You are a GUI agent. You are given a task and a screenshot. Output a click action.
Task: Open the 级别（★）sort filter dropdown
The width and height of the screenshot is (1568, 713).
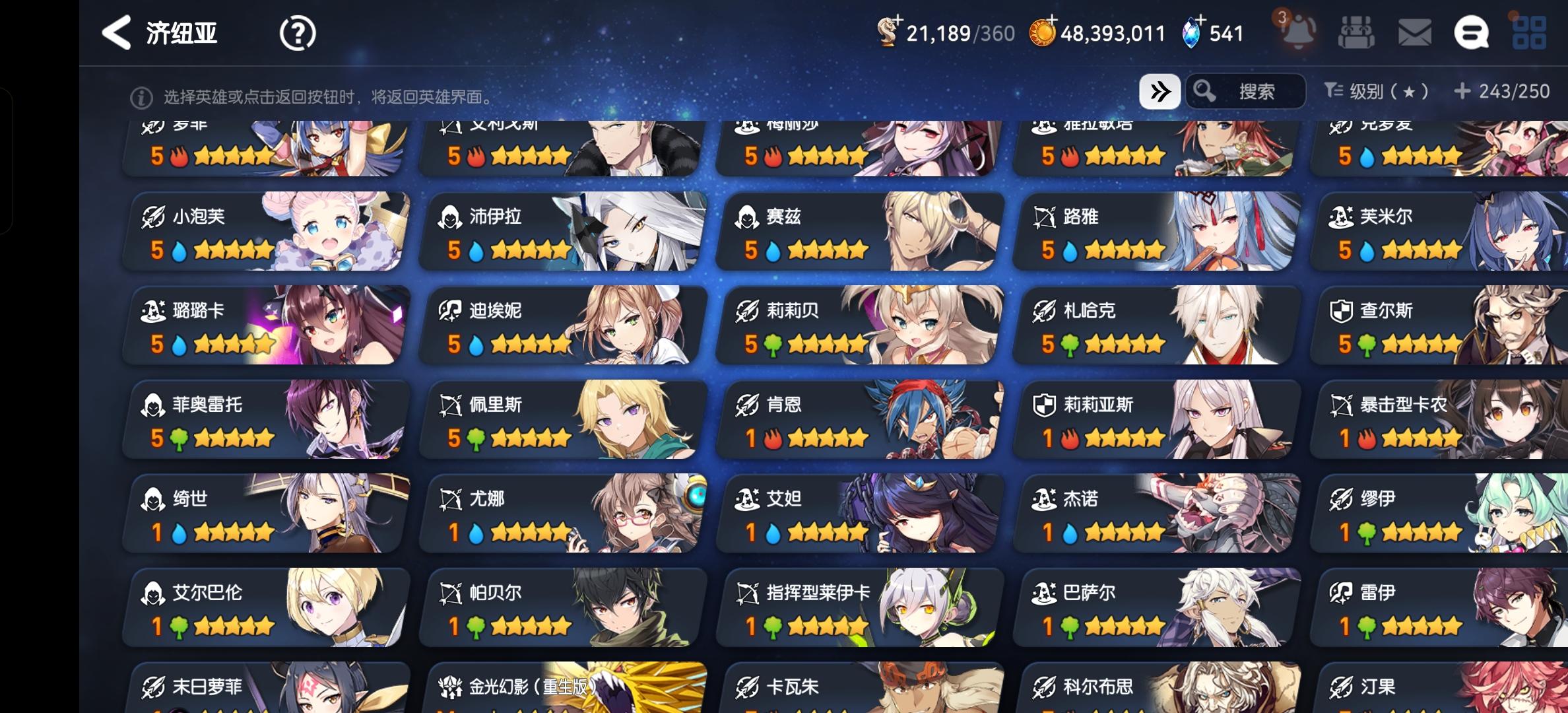point(1376,91)
